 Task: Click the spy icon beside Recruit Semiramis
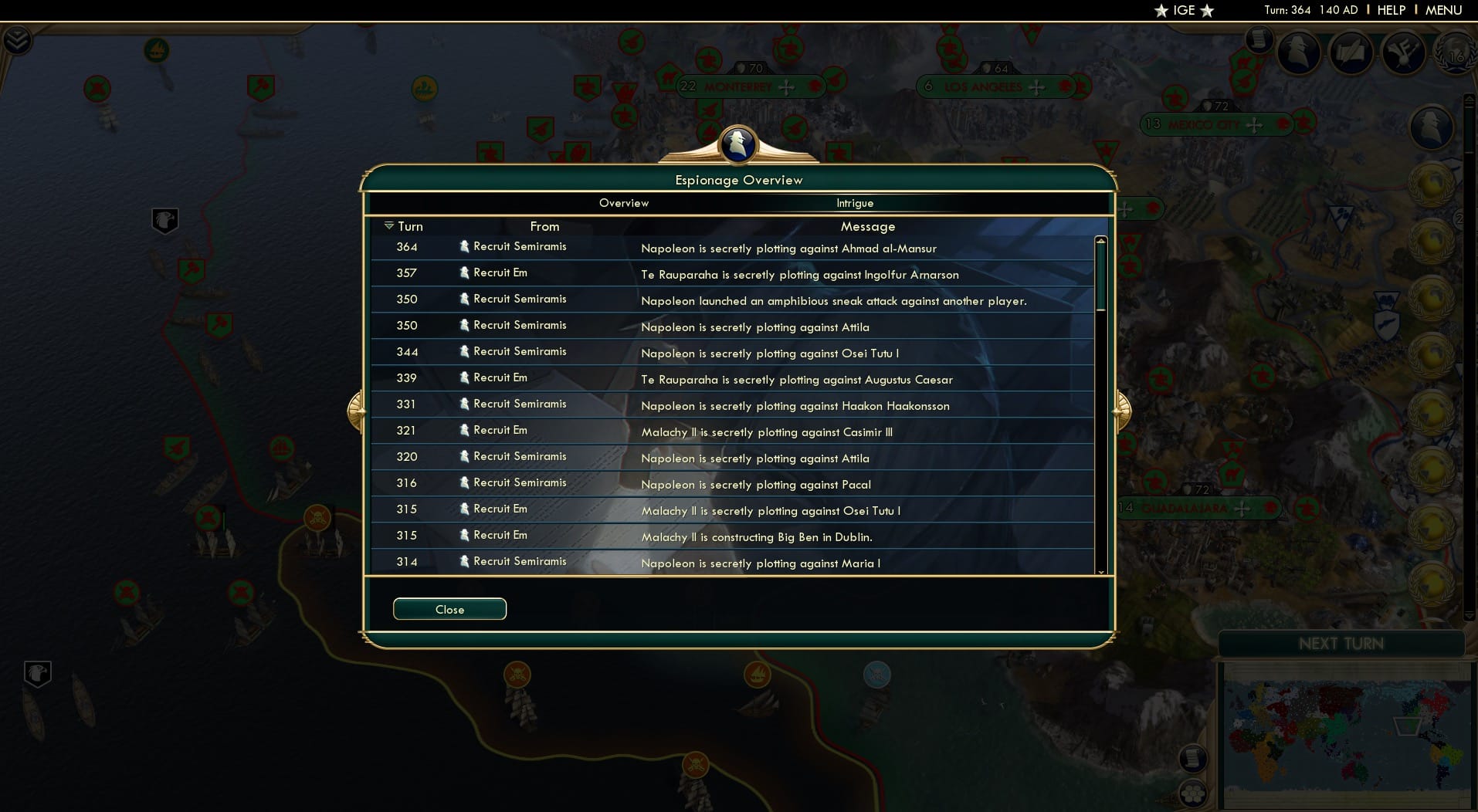pyautogui.click(x=463, y=247)
